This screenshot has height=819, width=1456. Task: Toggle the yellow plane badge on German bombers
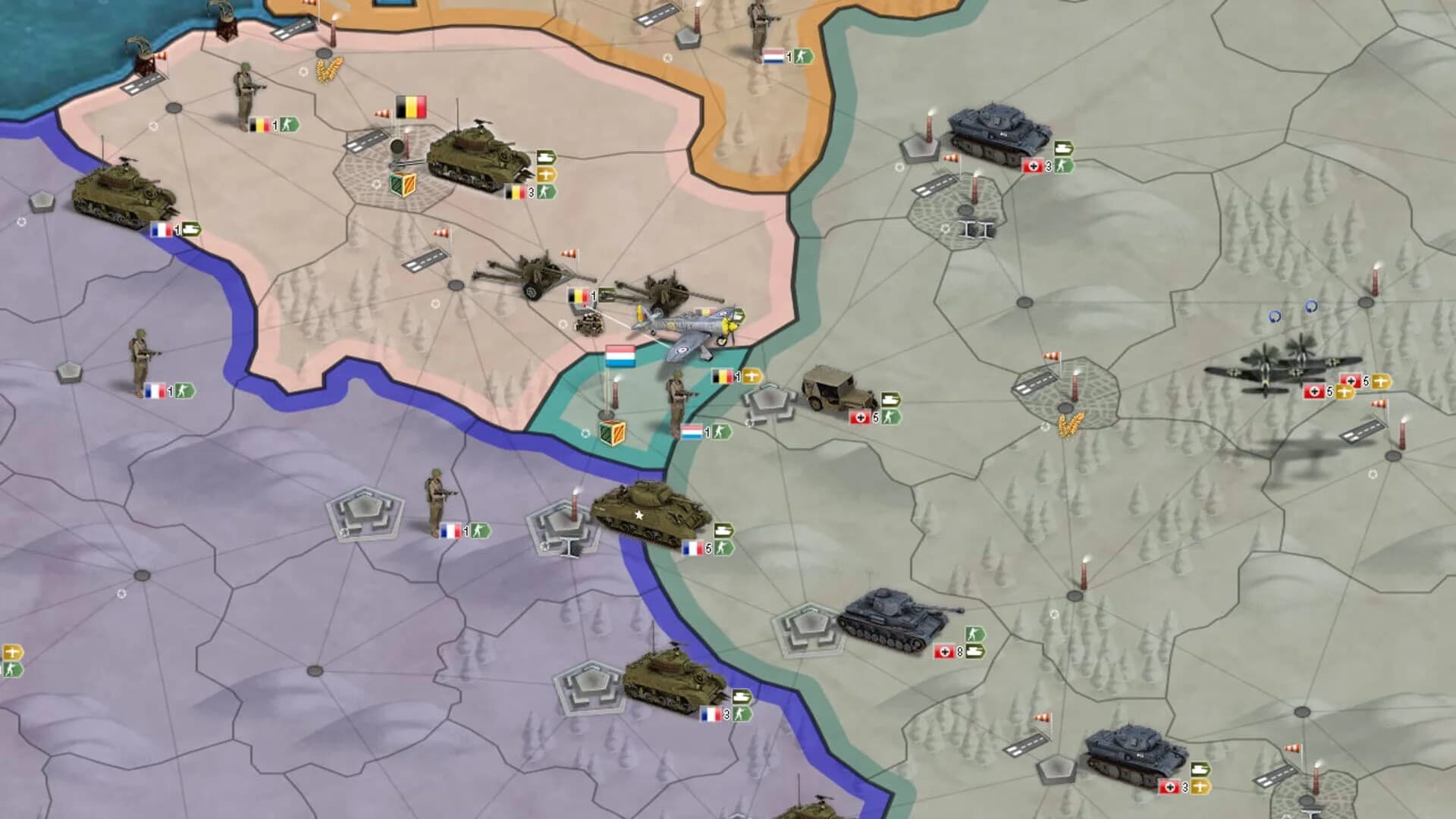(x=1346, y=391)
